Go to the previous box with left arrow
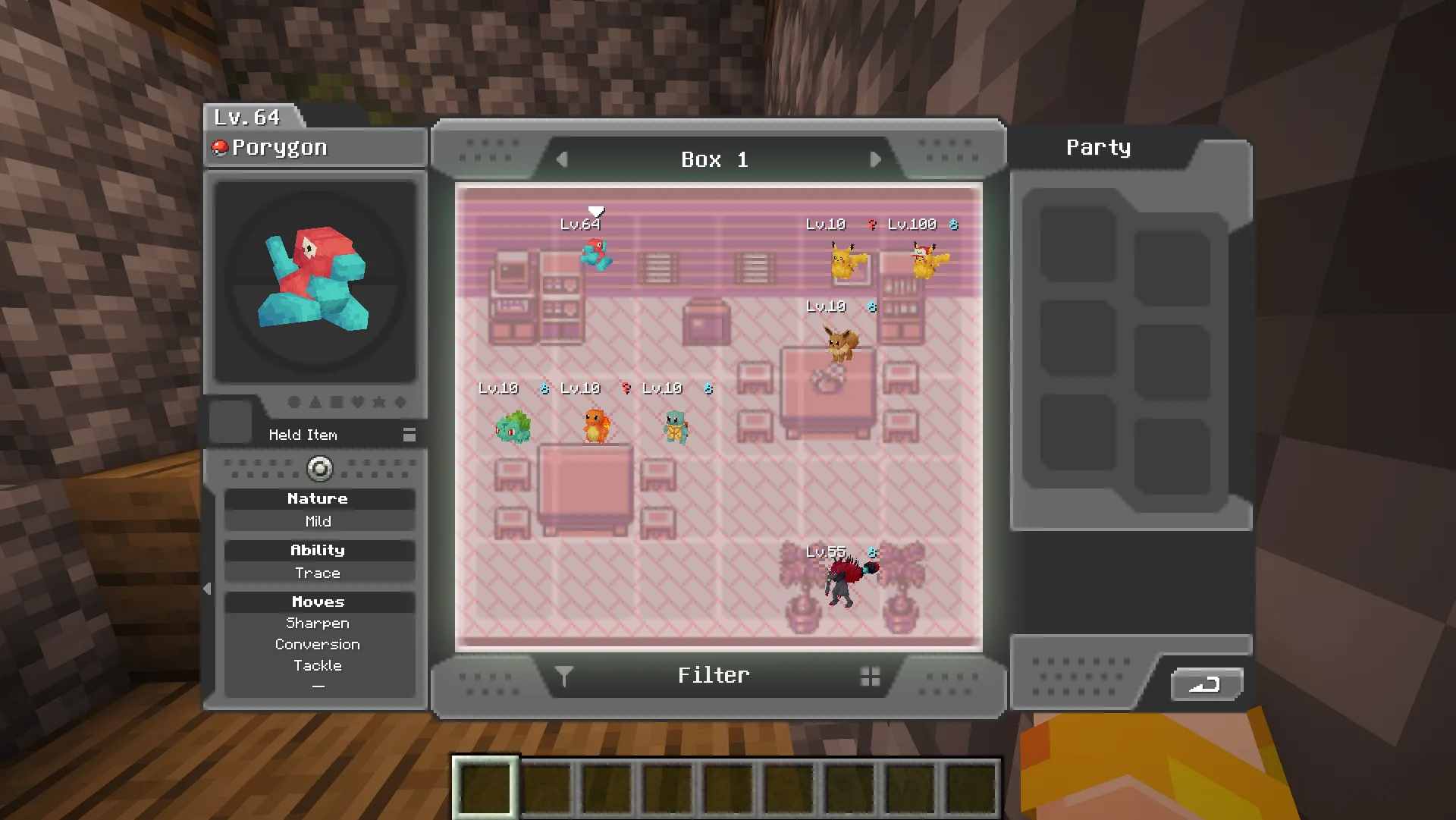 coord(562,159)
